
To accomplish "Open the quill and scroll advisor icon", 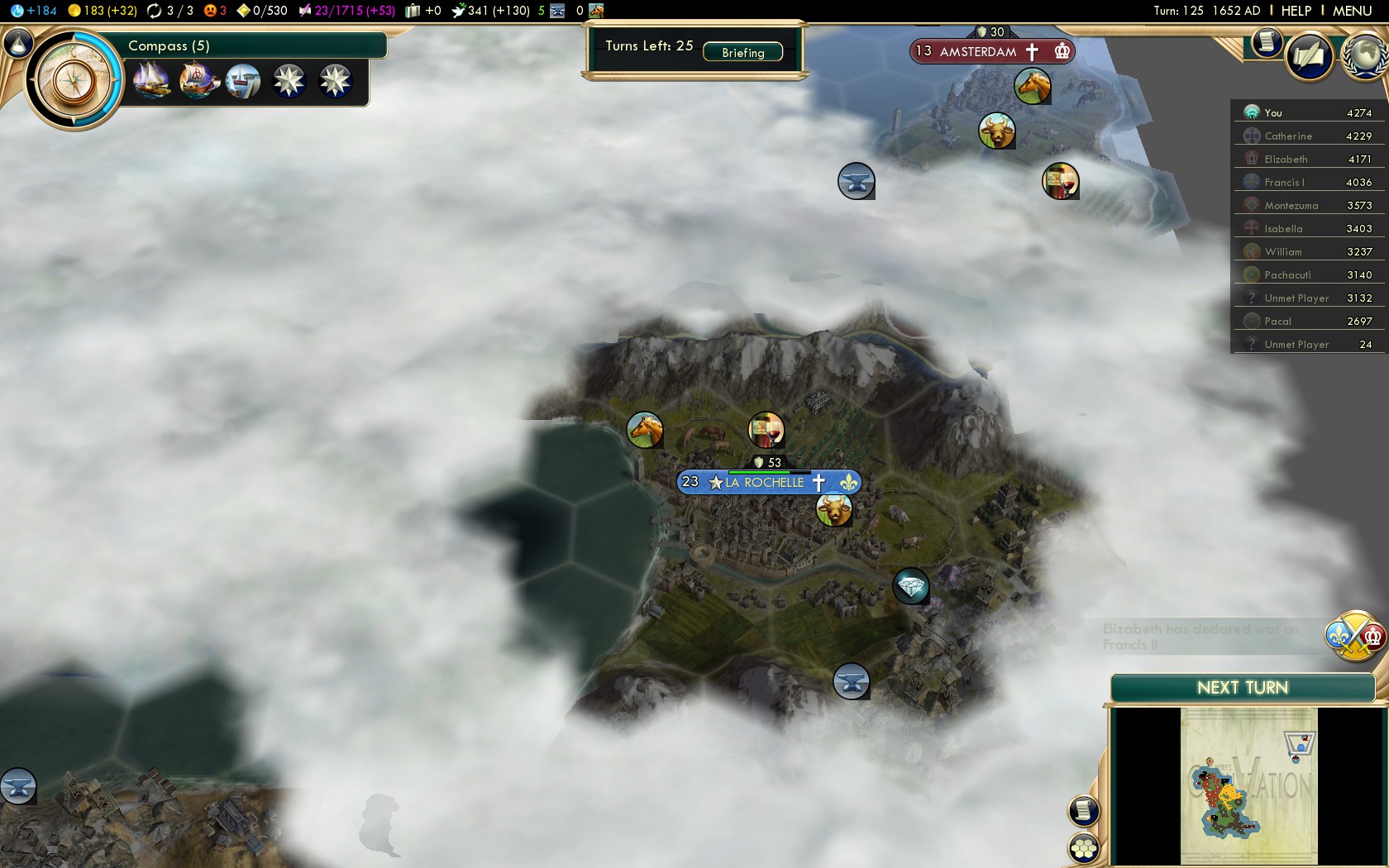I will click(1310, 56).
